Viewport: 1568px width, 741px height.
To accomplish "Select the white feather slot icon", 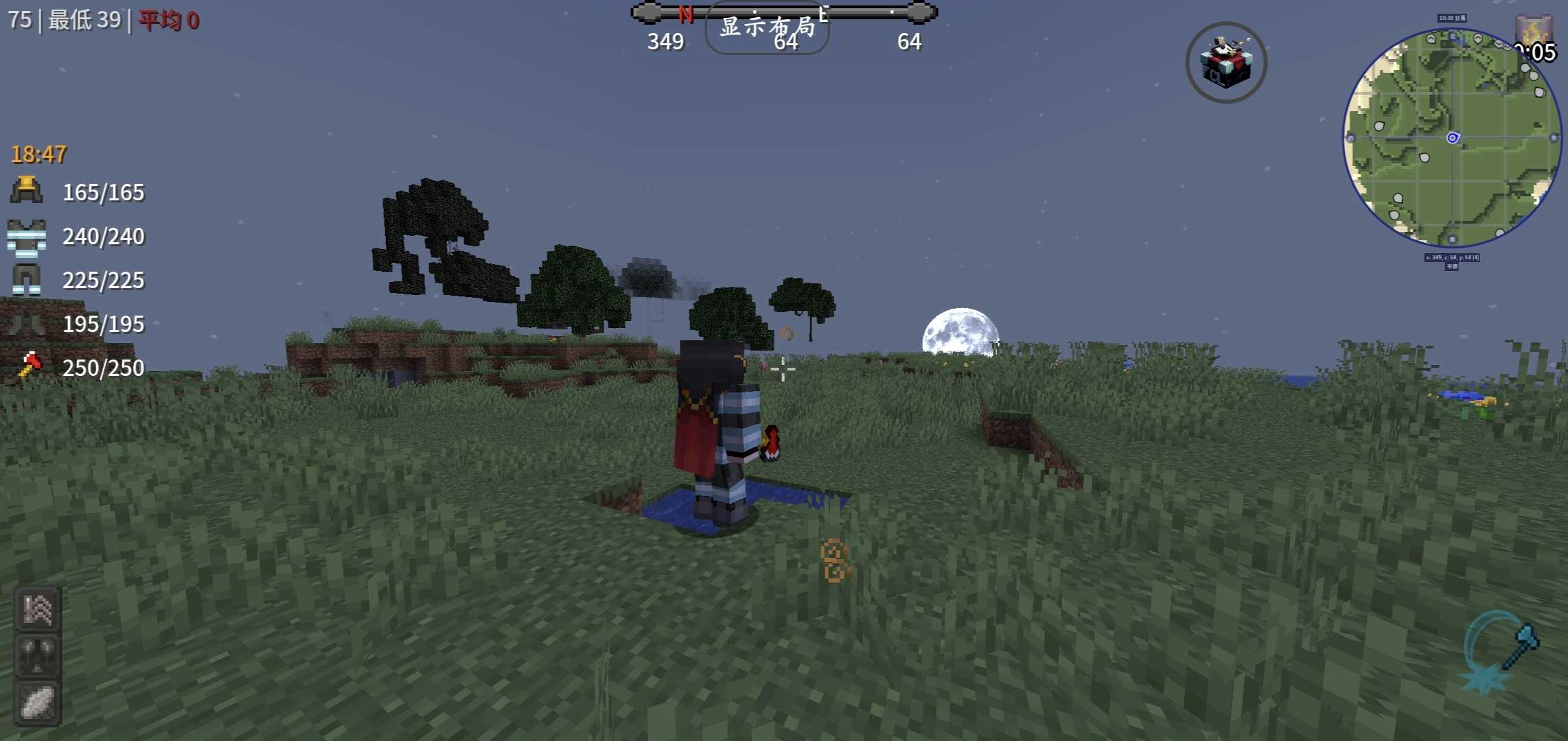I will (x=38, y=703).
